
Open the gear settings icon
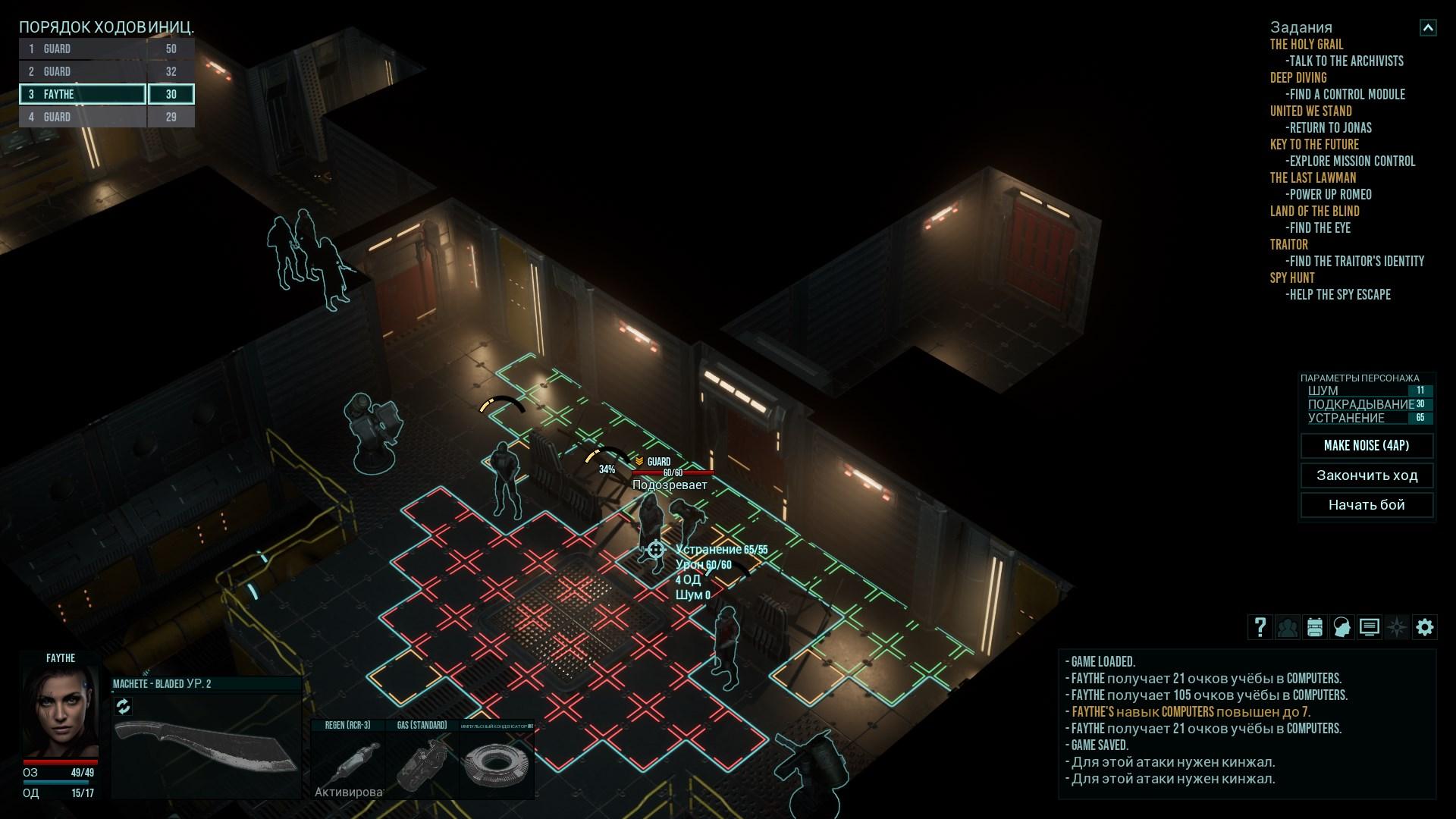click(x=1425, y=627)
